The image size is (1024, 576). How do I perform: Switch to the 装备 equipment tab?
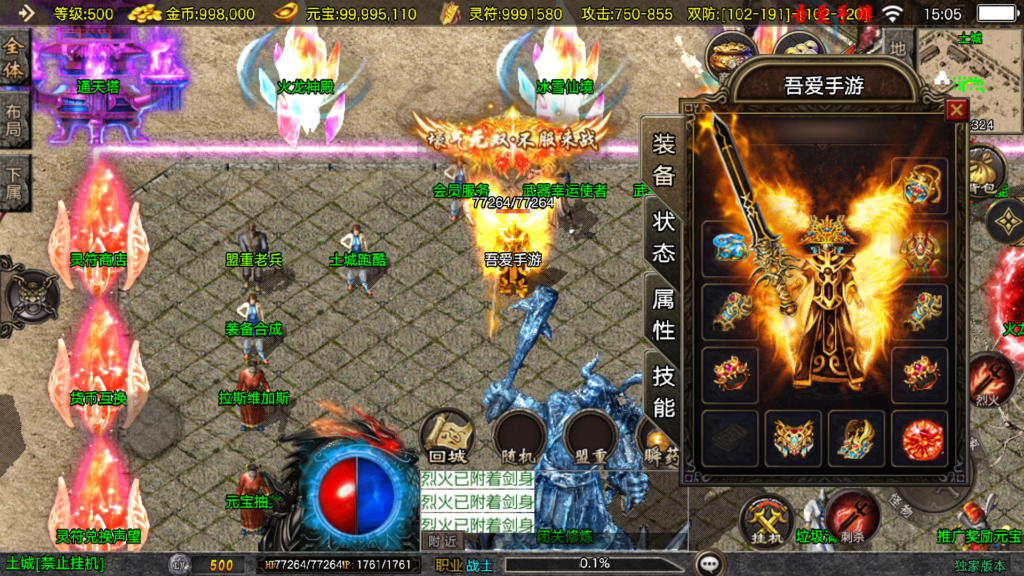[664, 160]
